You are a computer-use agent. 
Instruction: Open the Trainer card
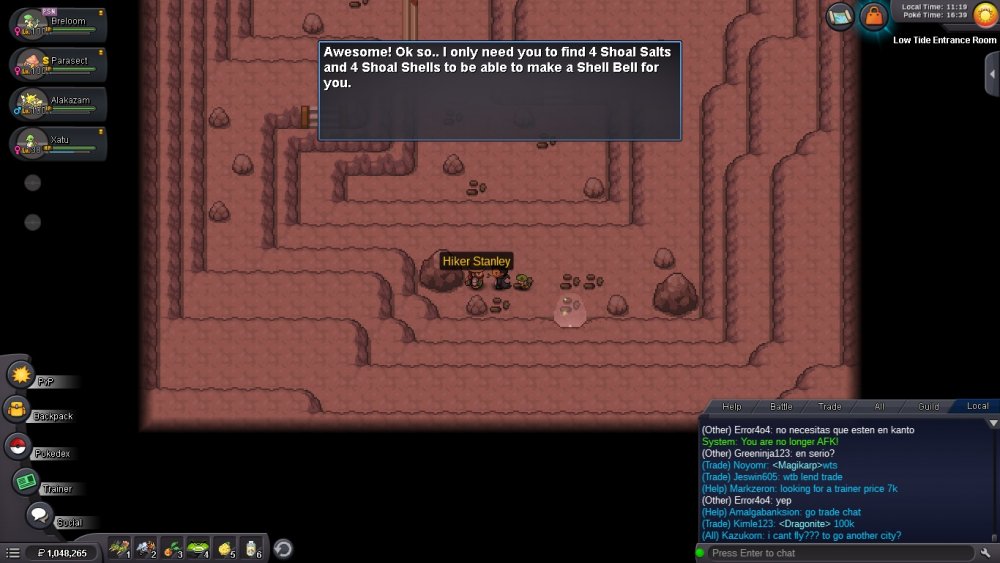[x=26, y=482]
